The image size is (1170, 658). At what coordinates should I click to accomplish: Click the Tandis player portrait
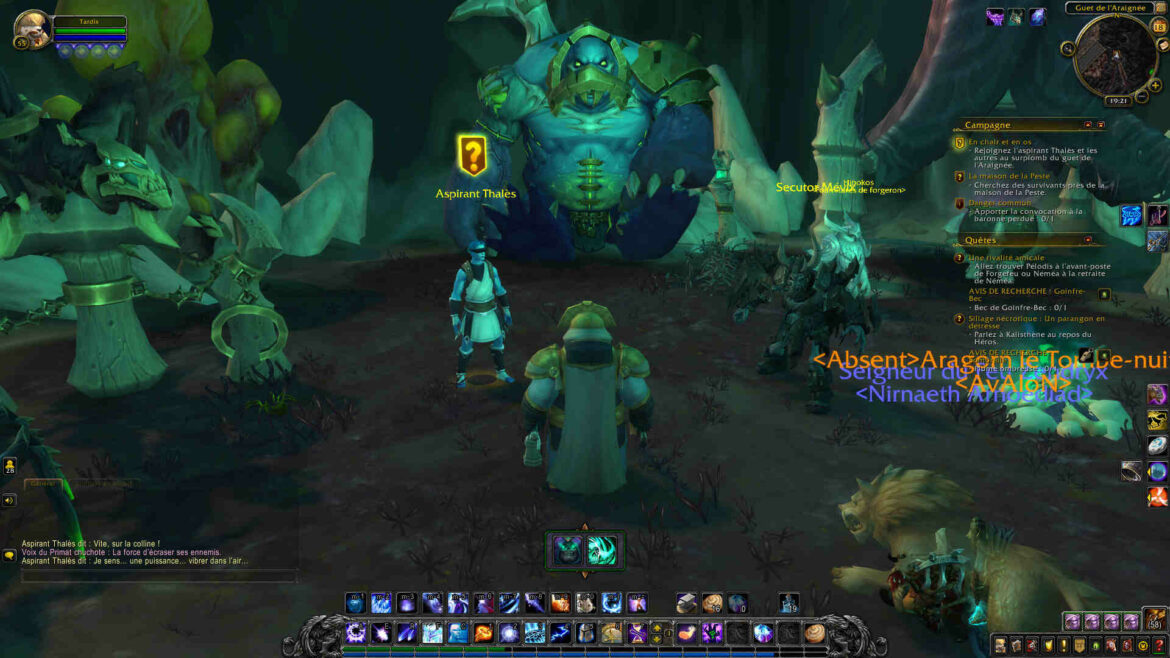[x=31, y=29]
